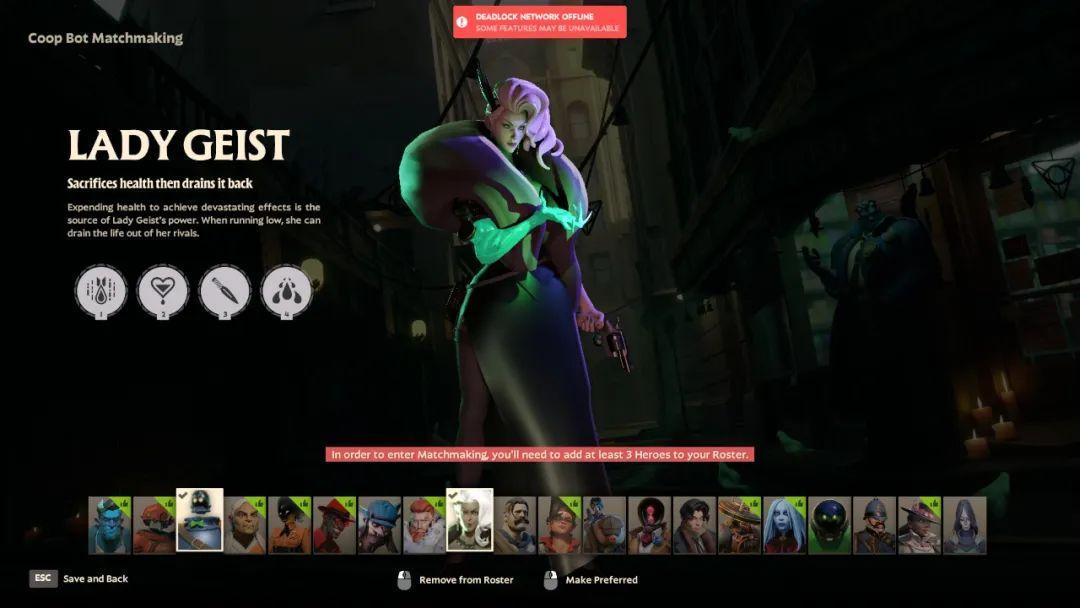The height and width of the screenshot is (608, 1080).
Task: Choose Dynamo portrait with green bow tie
Action: pyautogui.click(x=199, y=520)
